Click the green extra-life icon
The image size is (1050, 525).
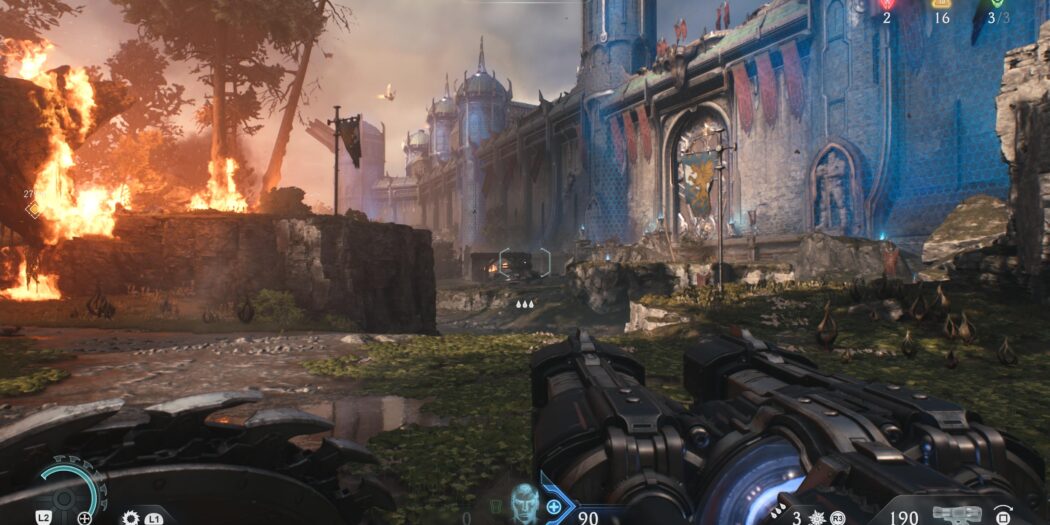[996, 4]
